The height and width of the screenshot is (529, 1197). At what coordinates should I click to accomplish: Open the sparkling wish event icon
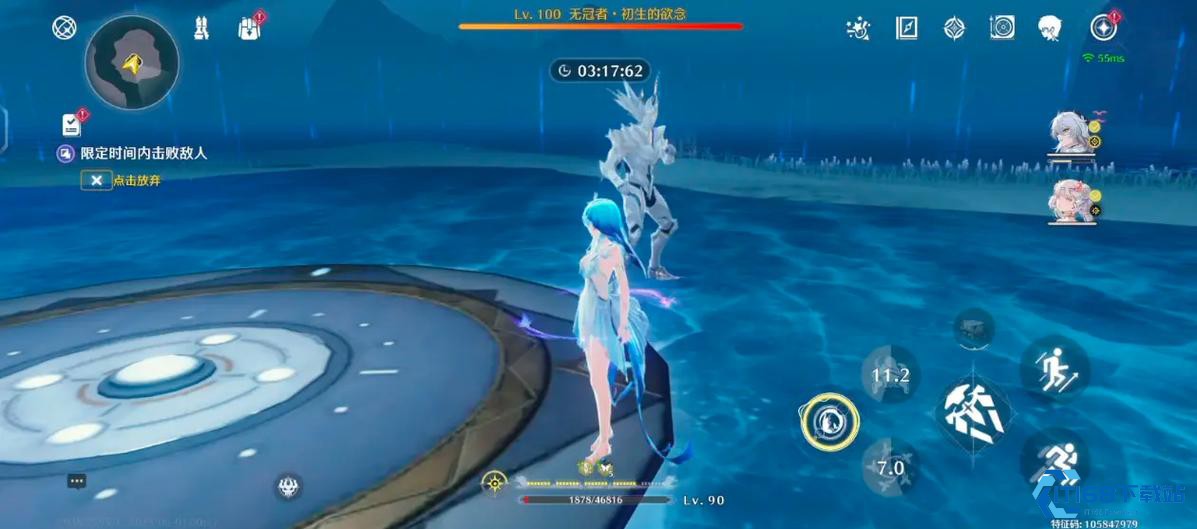pos(857,28)
